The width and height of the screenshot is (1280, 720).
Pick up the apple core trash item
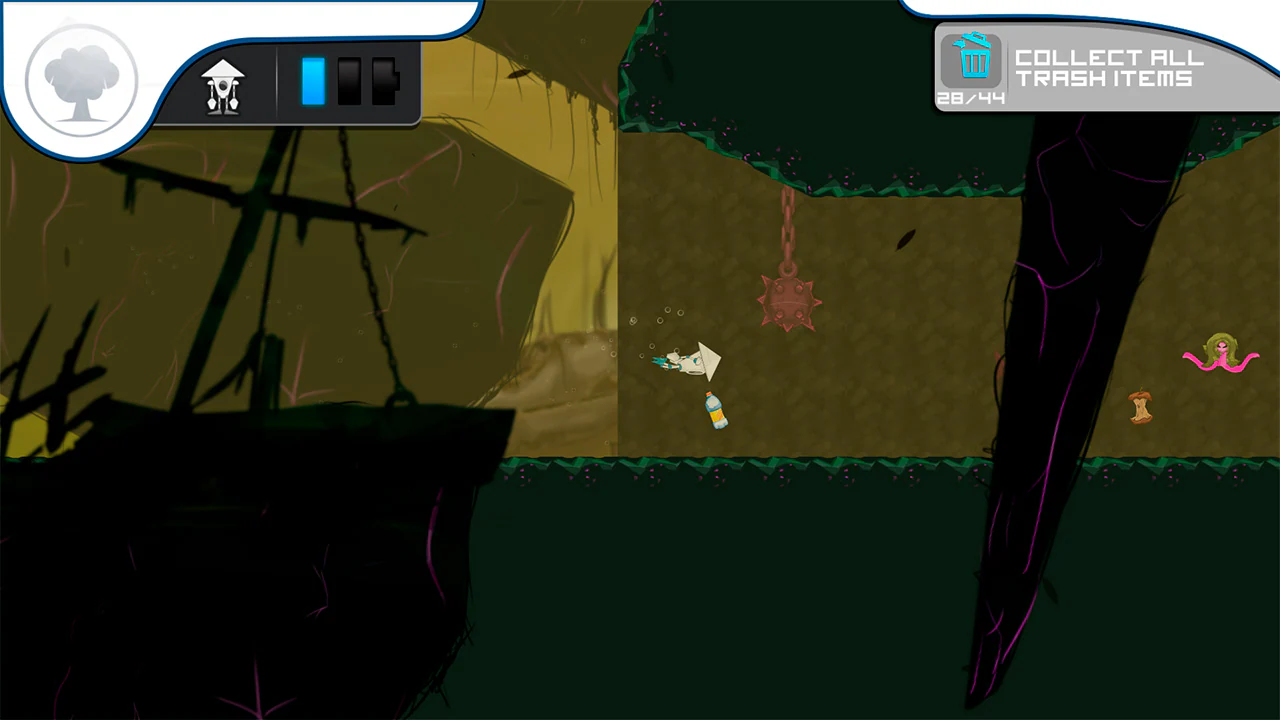click(1143, 406)
